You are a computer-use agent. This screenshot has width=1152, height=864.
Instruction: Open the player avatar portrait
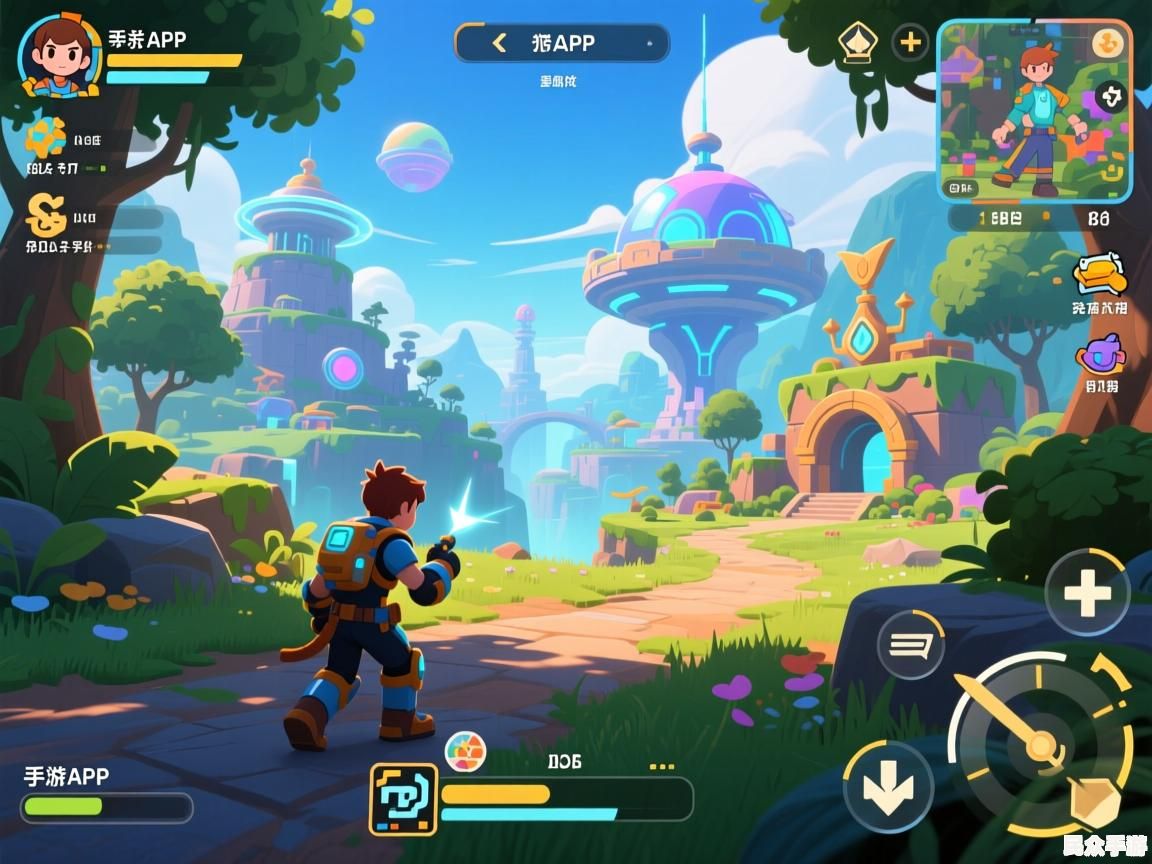click(x=60, y=56)
